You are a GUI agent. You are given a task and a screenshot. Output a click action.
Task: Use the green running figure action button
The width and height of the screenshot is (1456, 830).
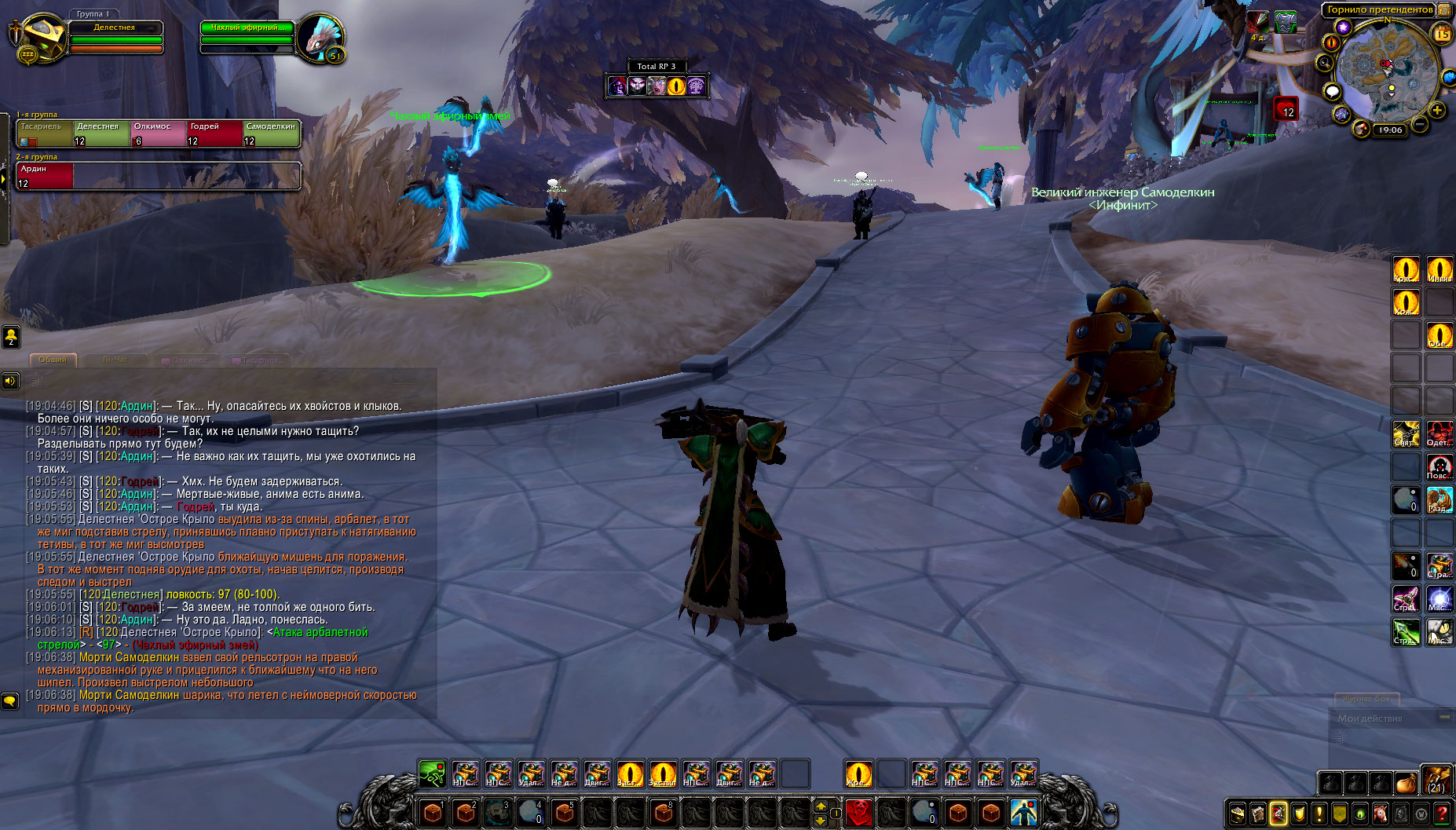coord(432,774)
